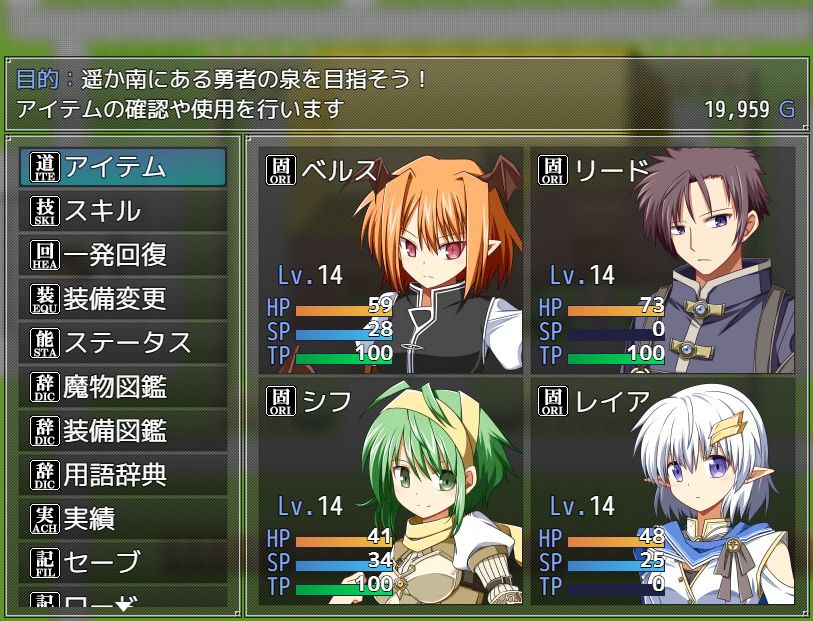Select party member リード

click(x=662, y=260)
